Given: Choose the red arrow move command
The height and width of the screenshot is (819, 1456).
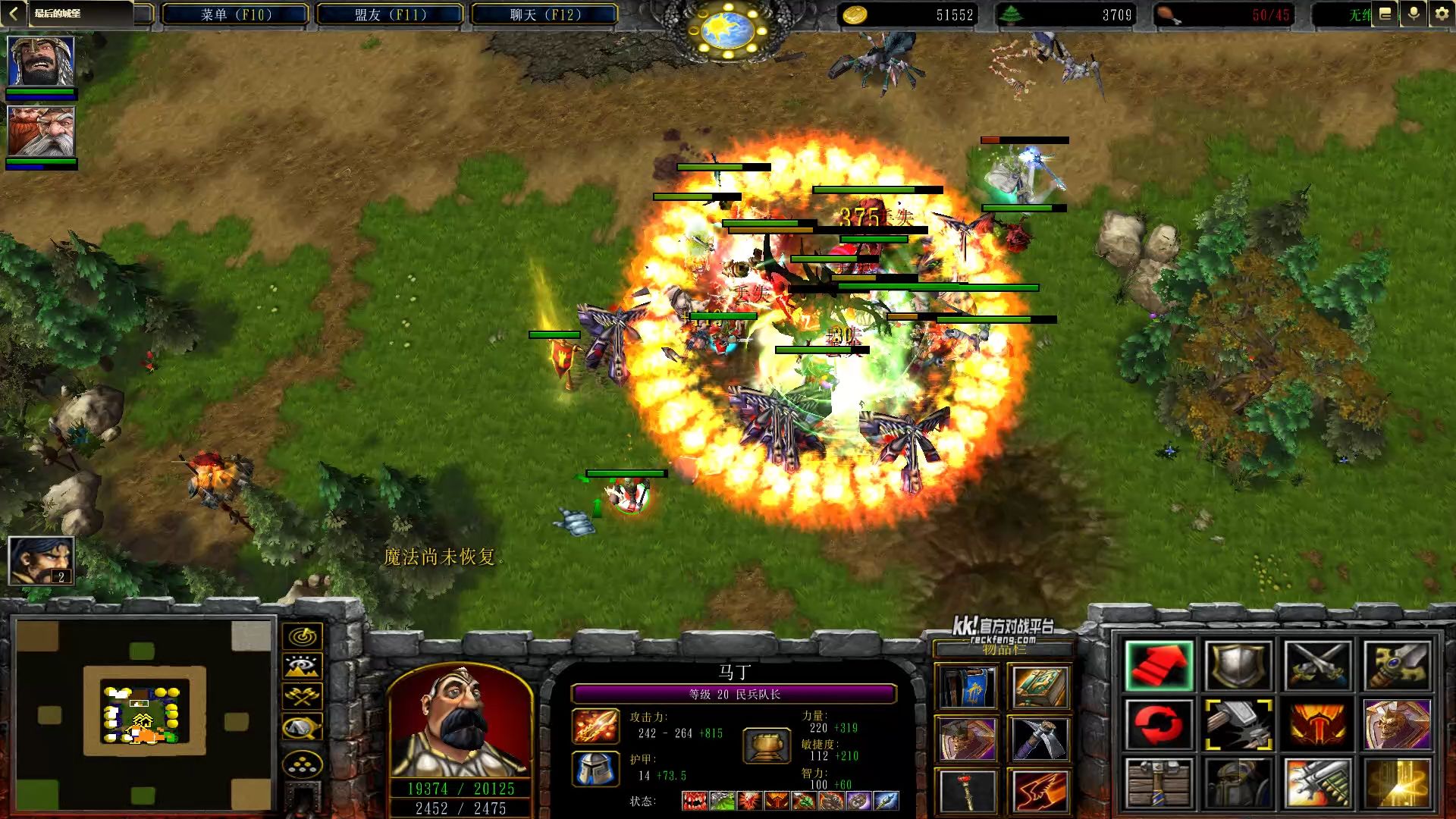Looking at the screenshot, I should point(1159,666).
